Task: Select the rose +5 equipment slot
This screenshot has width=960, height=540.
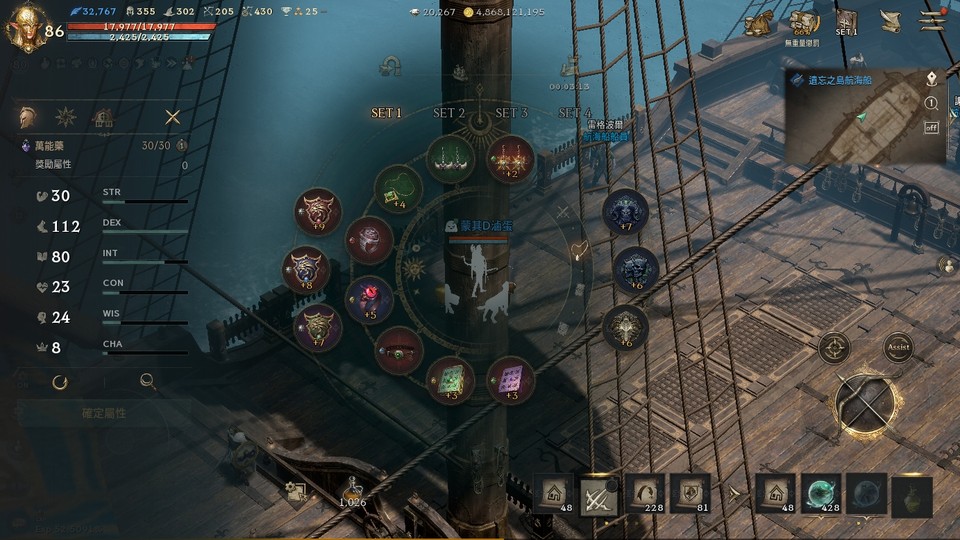Action: [x=369, y=299]
